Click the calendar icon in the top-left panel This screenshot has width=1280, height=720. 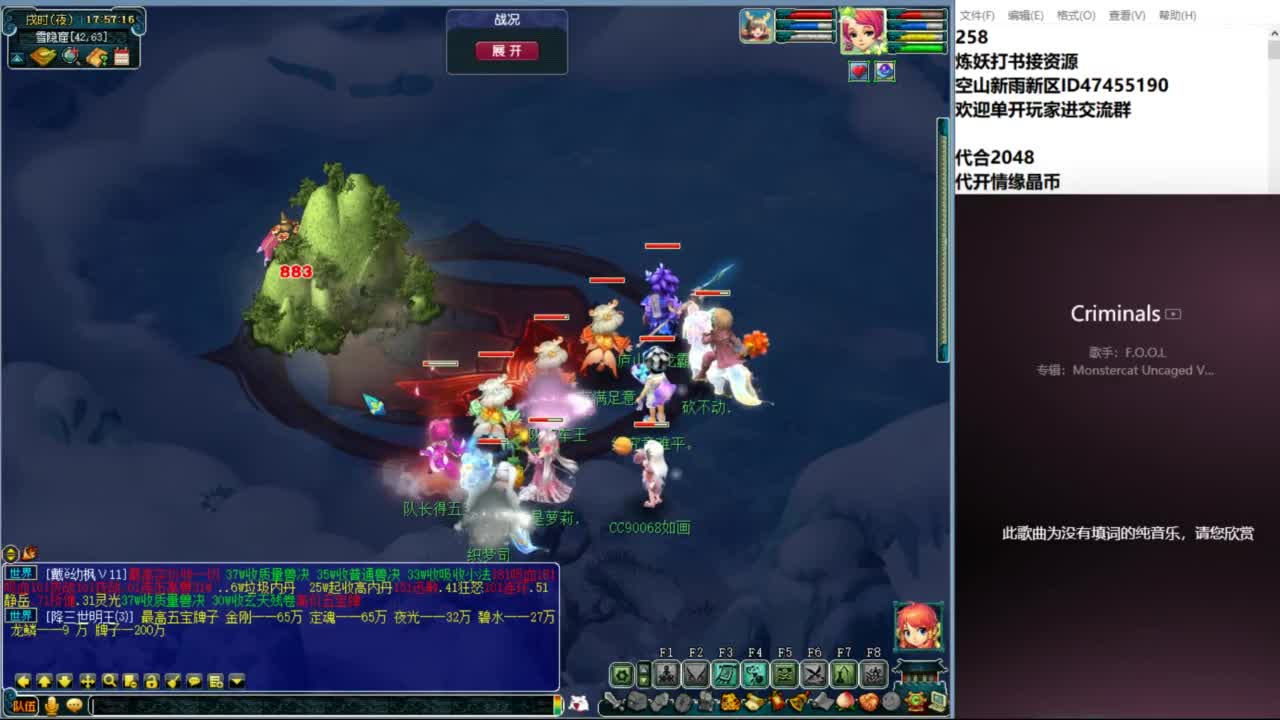coord(121,57)
